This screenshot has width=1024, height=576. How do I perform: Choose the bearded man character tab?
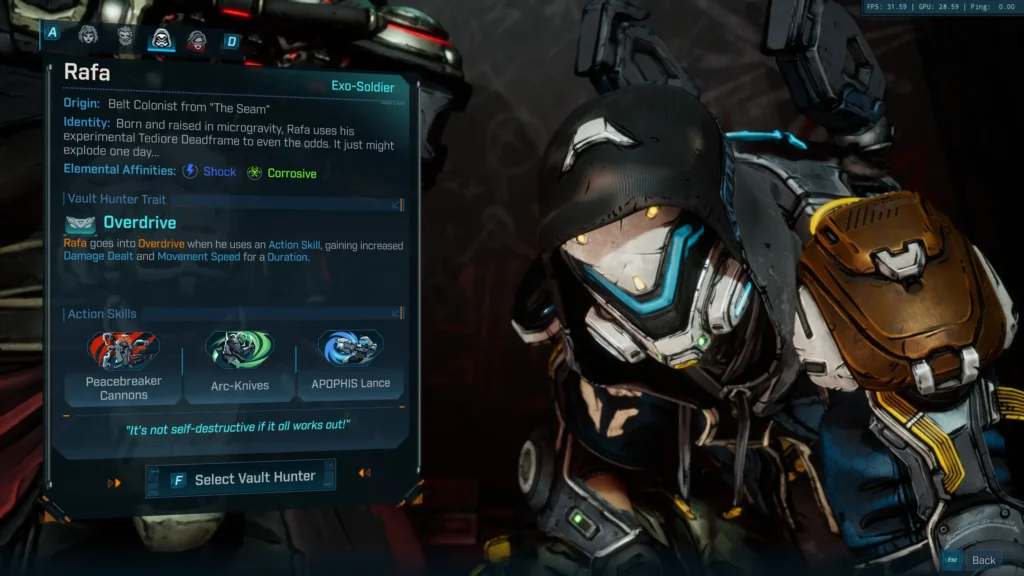pyautogui.click(x=125, y=38)
